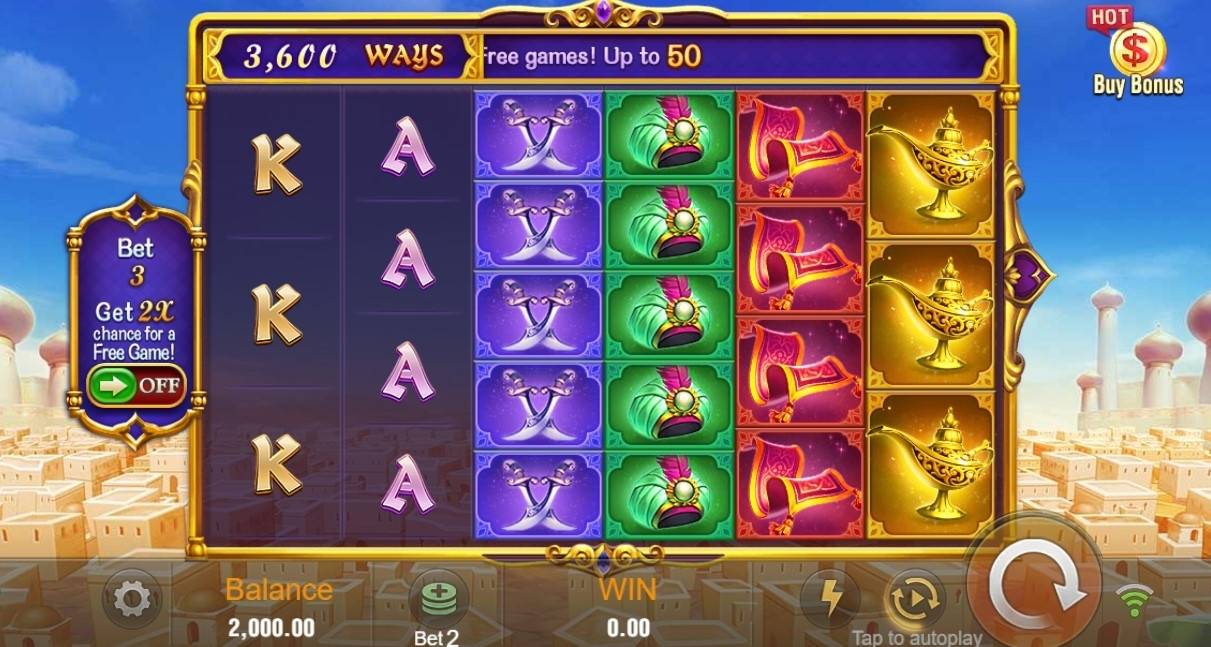This screenshot has height=647, width=1211.
Task: Toggle the 2X free game chance switch
Action: click(x=136, y=385)
